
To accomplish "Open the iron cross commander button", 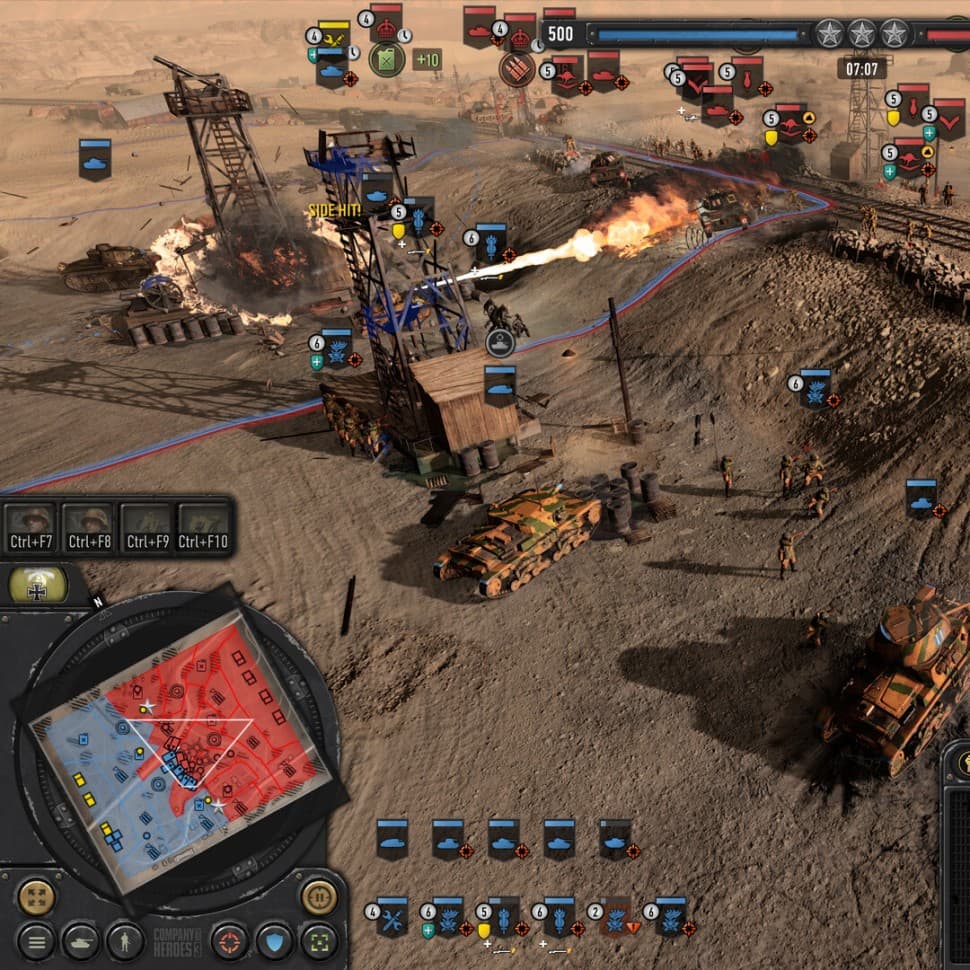I will (39, 586).
